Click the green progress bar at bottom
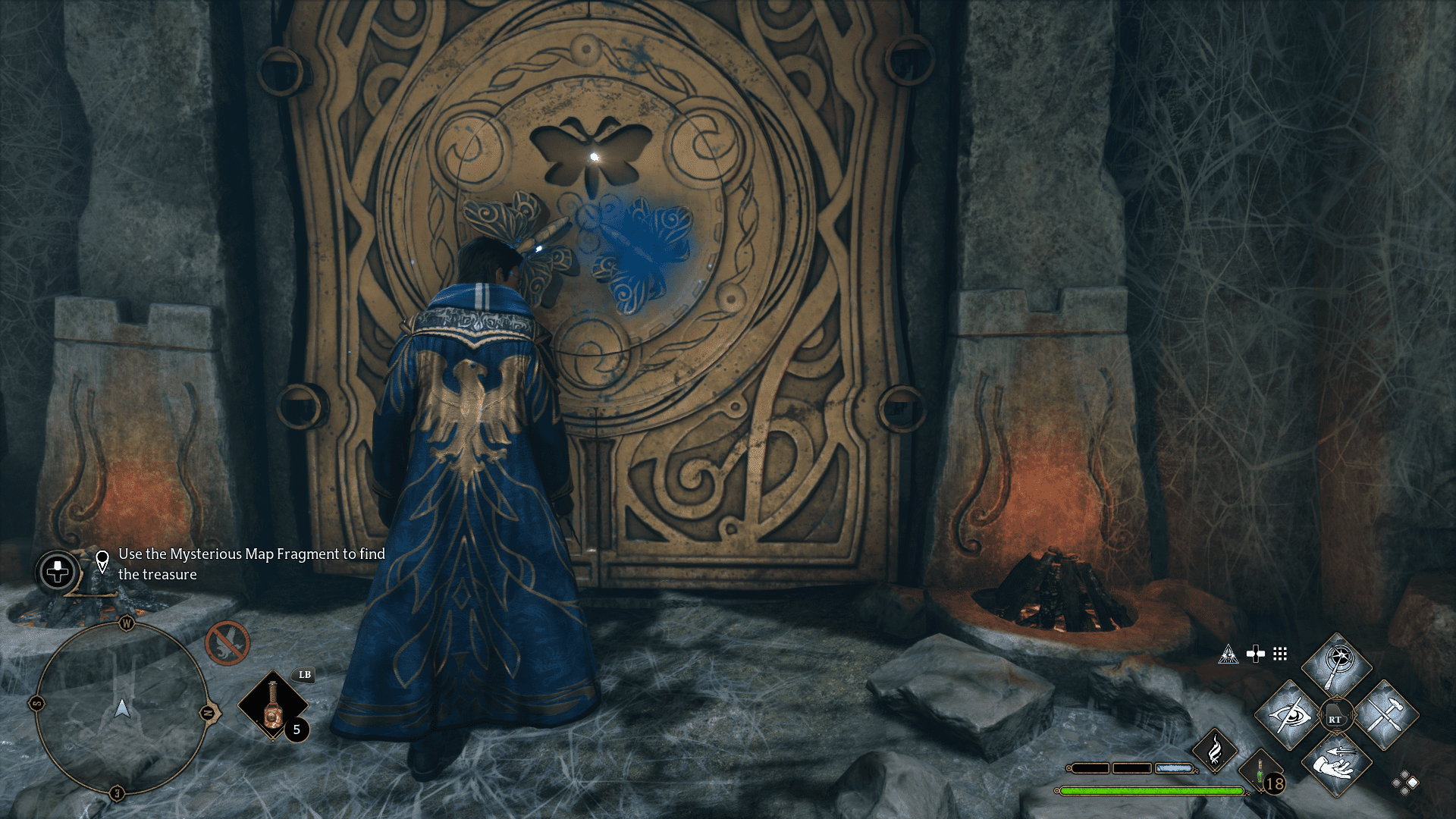Viewport: 1456px width, 819px height. tap(1153, 792)
